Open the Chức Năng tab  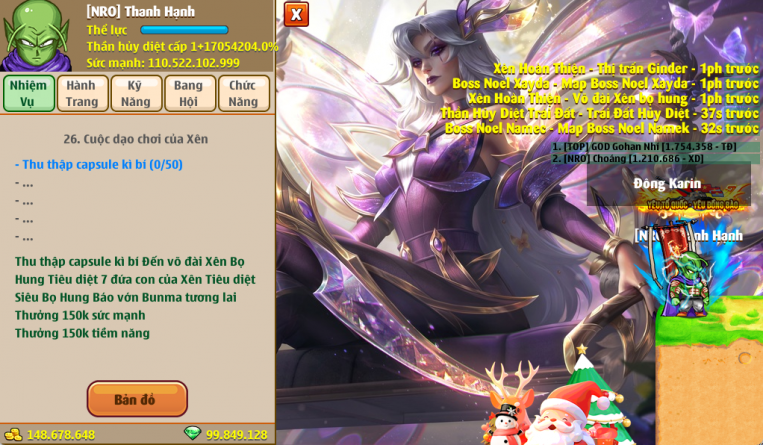pyautogui.click(x=243, y=93)
